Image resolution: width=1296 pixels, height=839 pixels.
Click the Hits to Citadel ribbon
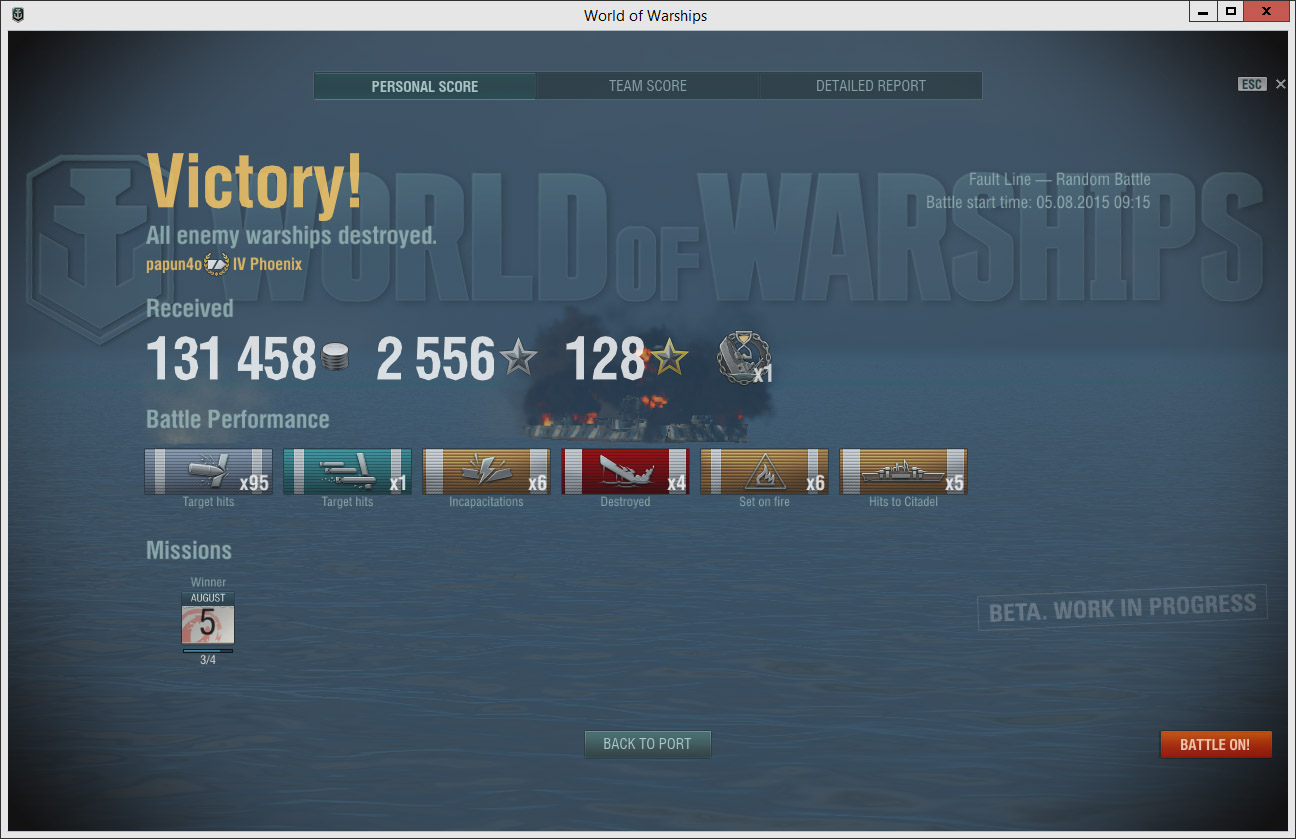coord(903,472)
